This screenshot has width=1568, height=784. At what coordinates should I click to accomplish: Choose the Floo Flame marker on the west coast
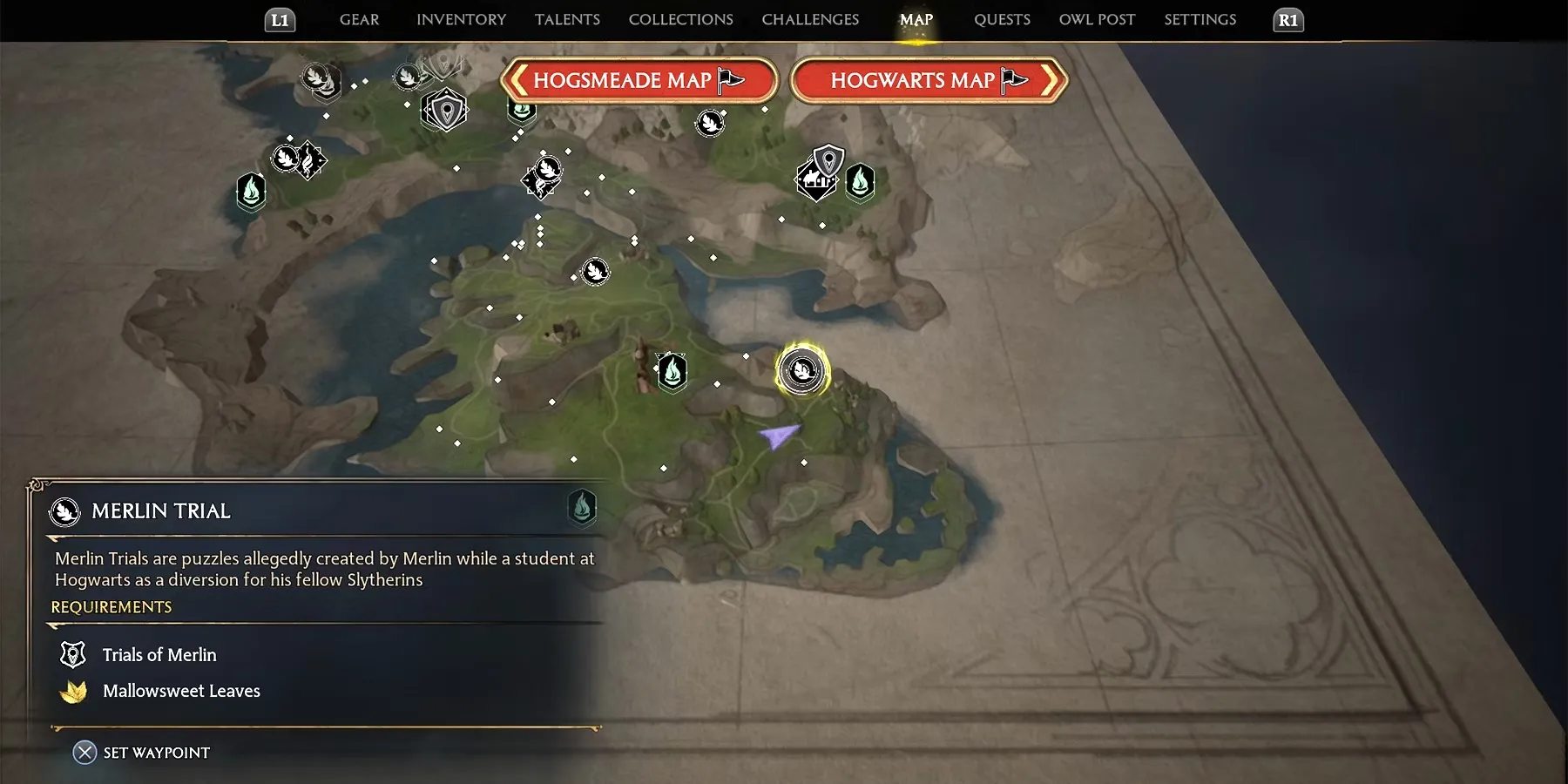coord(251,190)
